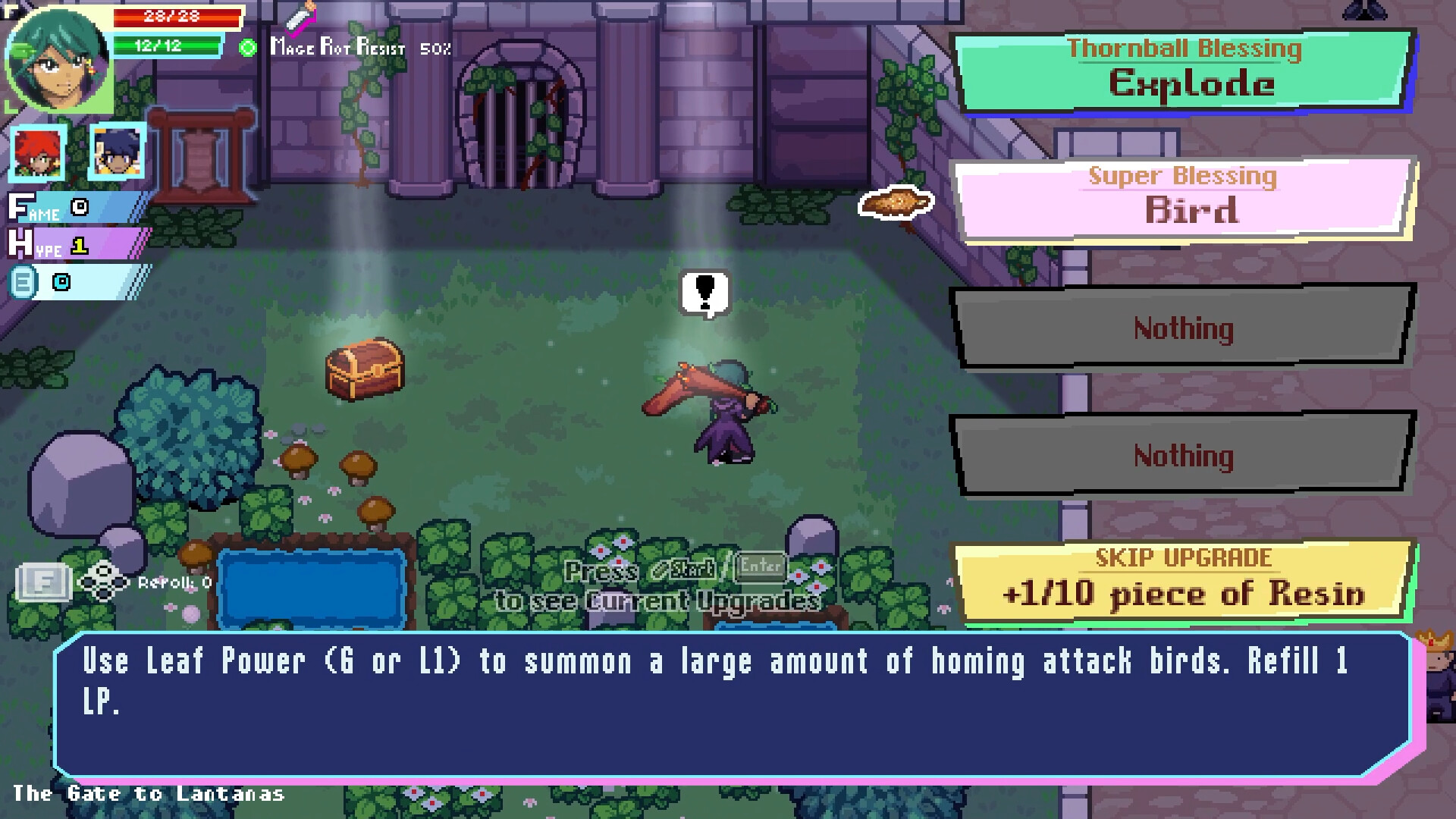Click the Enter key prompt icon
Image resolution: width=1456 pixels, height=819 pixels.
(761, 567)
